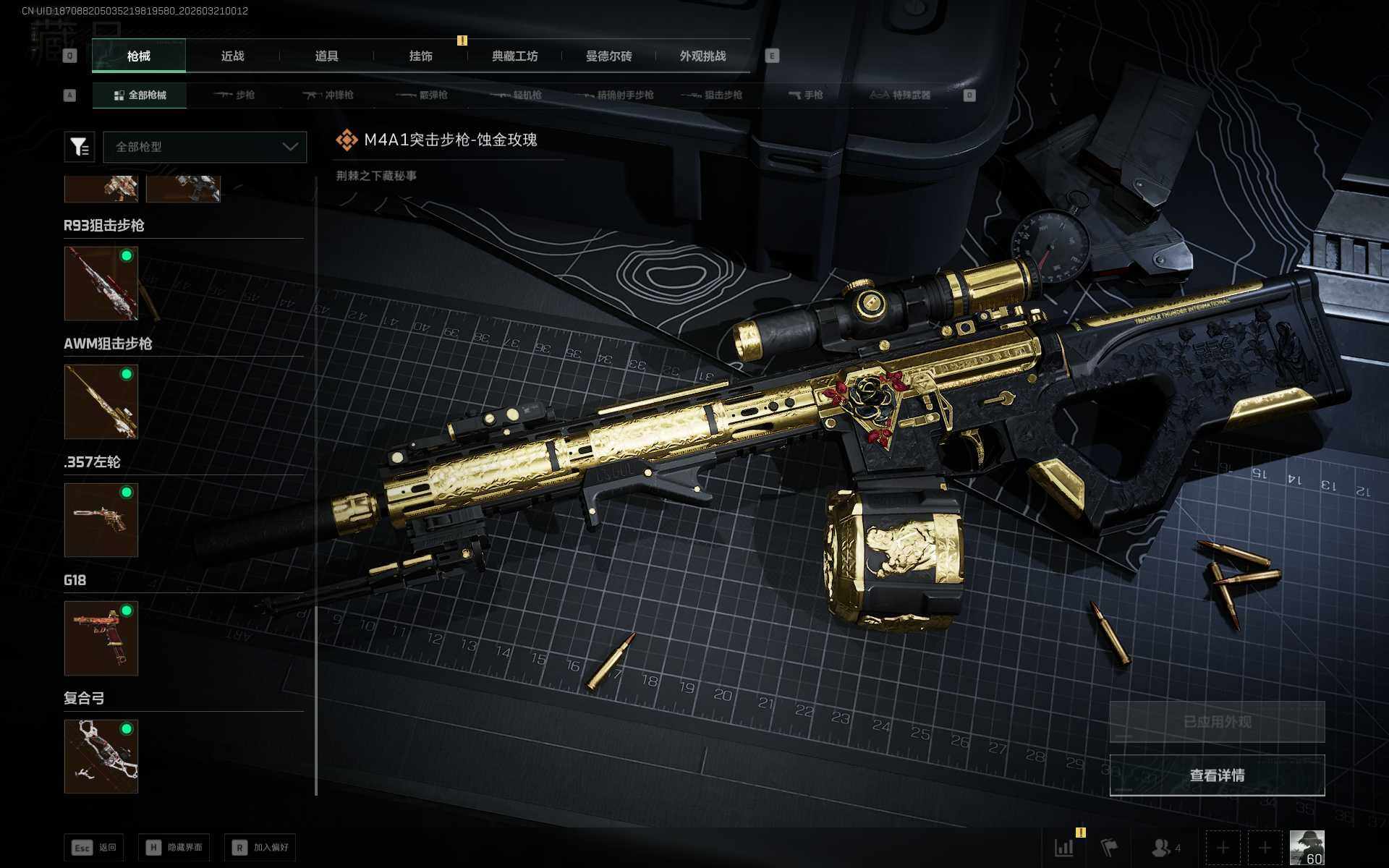Click the filter funnel icon
1389x868 pixels.
80,147
